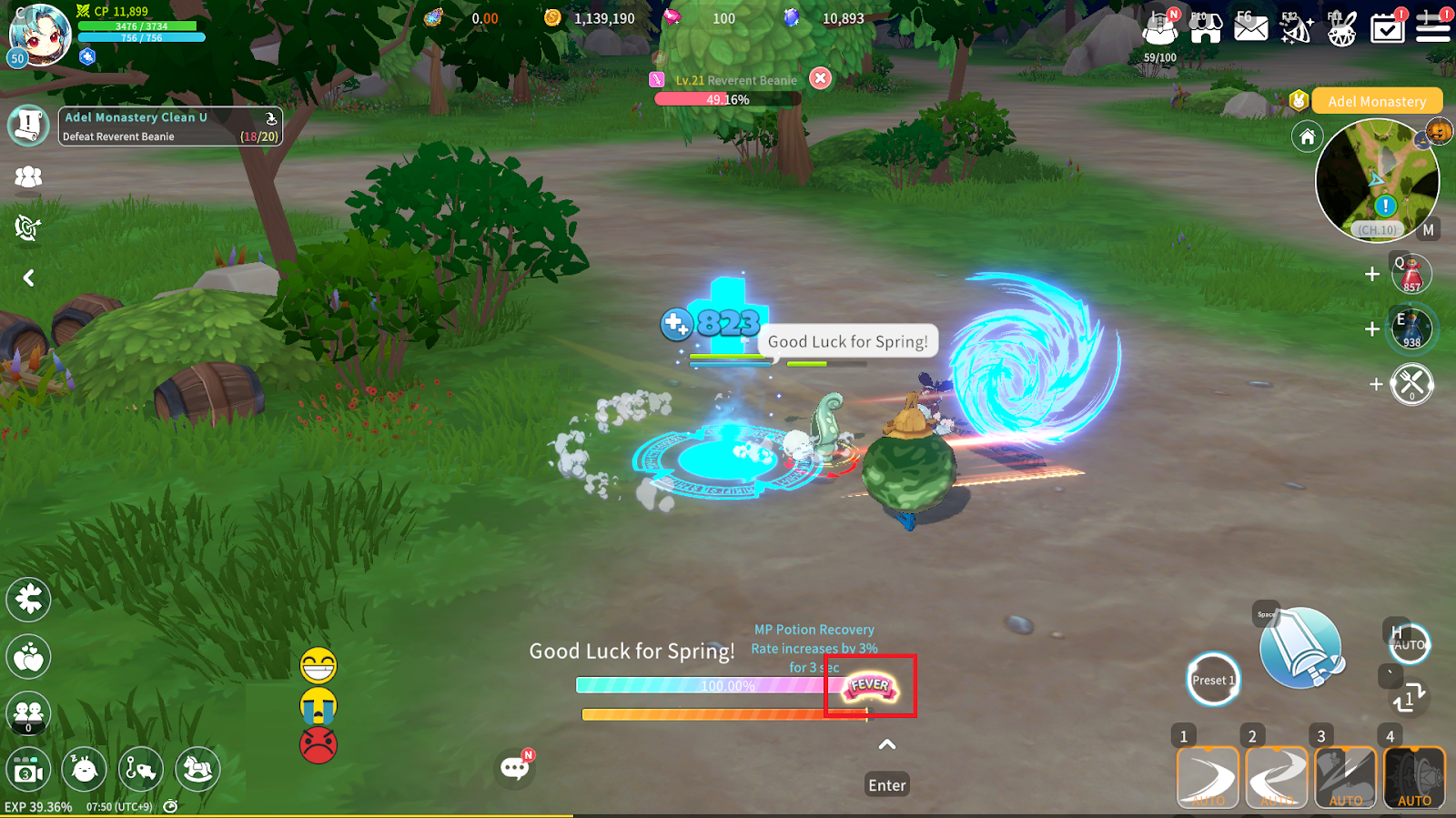The height and width of the screenshot is (818, 1456).
Task: Switch skill set with Preset 1 button
Action: coord(1213,680)
